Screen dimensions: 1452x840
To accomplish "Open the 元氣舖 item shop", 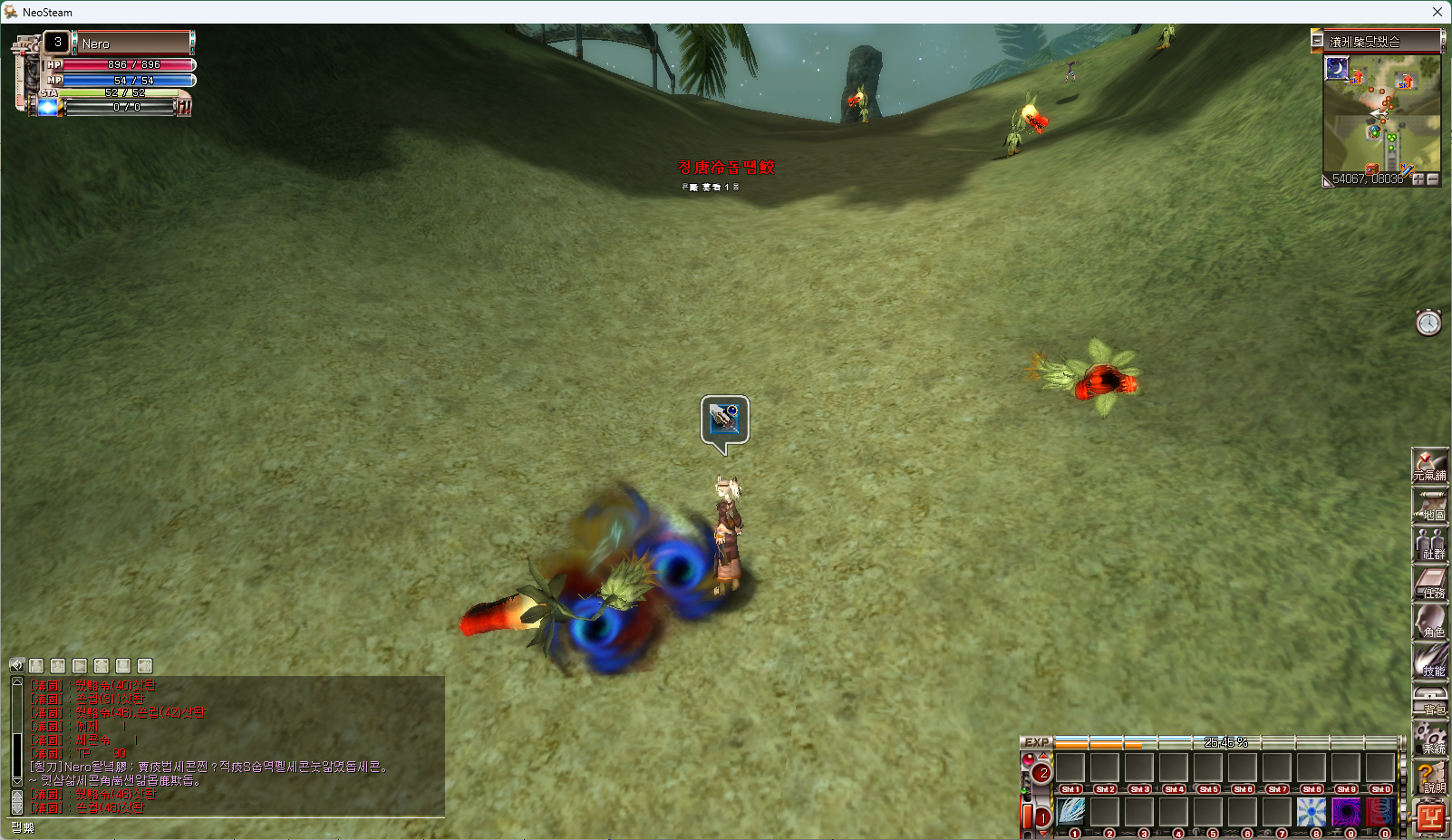I will pos(1430,465).
